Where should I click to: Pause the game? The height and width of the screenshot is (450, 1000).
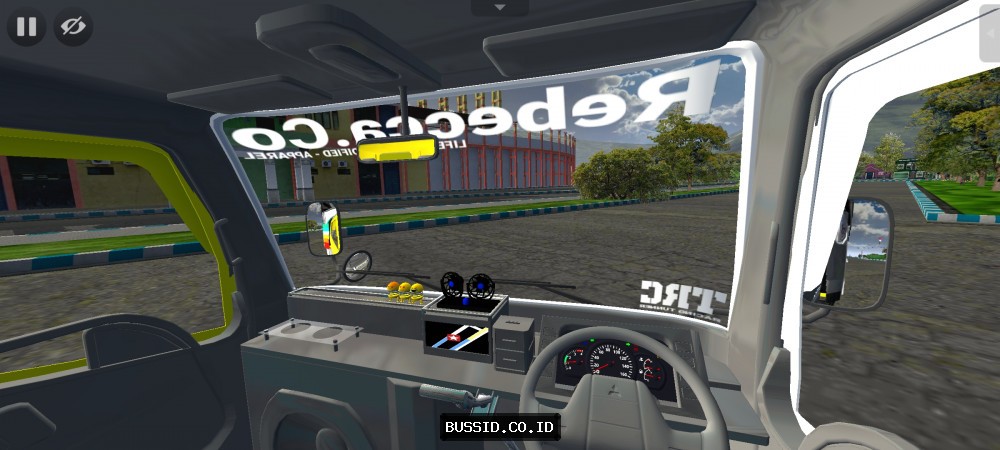click(27, 27)
